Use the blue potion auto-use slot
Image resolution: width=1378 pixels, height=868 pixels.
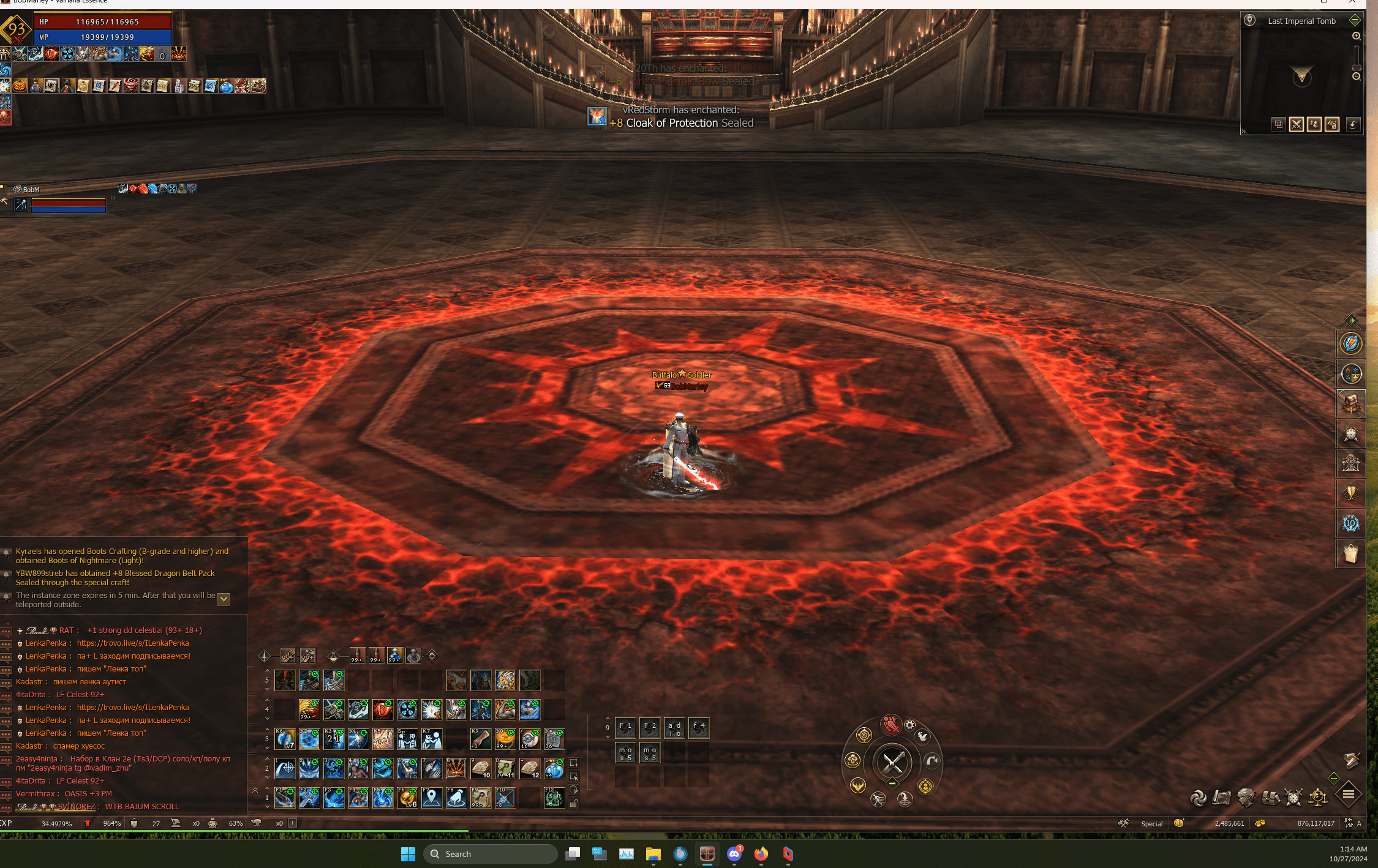(x=395, y=656)
